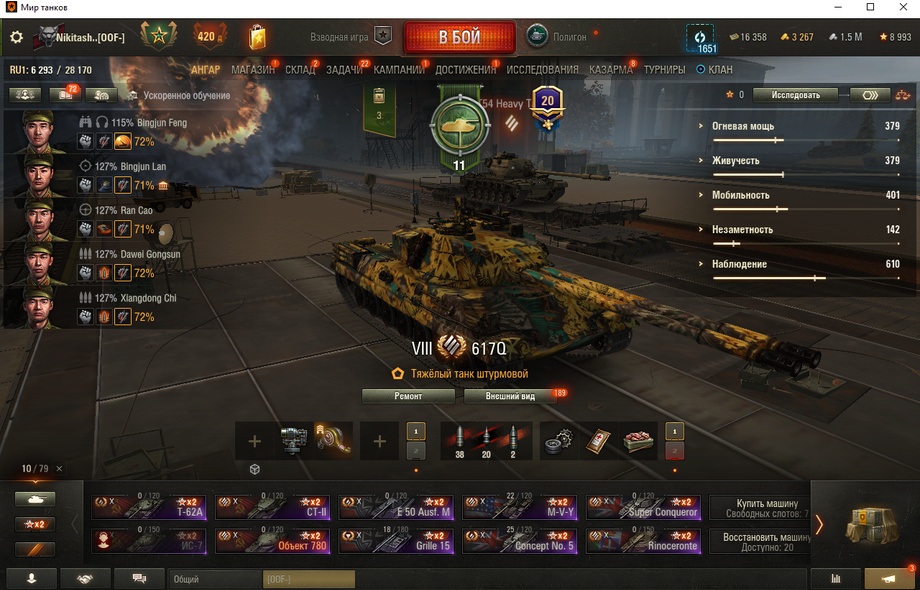Click the Ремонт button
920x590 pixels.
click(408, 396)
